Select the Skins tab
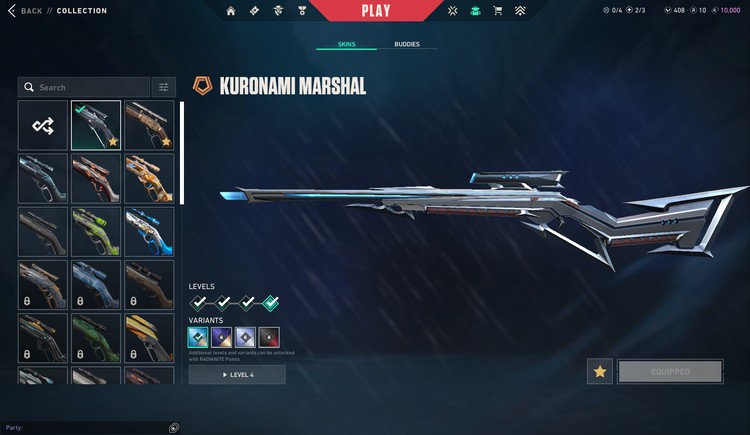The width and height of the screenshot is (750, 435). coord(346,45)
